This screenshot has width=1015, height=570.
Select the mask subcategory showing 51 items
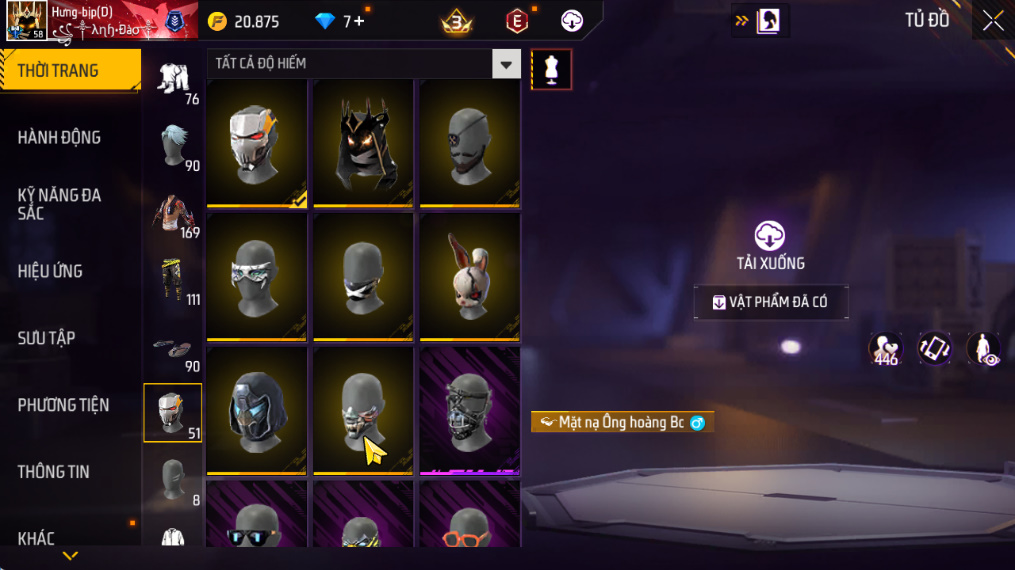(173, 412)
